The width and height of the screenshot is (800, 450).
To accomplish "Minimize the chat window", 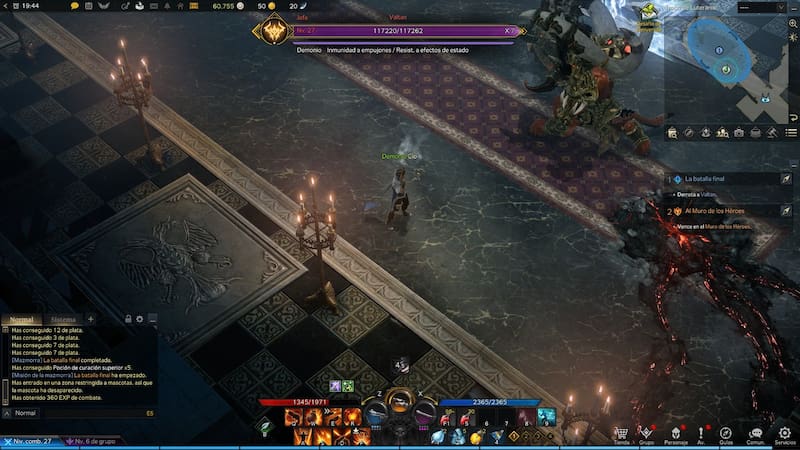I will coord(151,319).
